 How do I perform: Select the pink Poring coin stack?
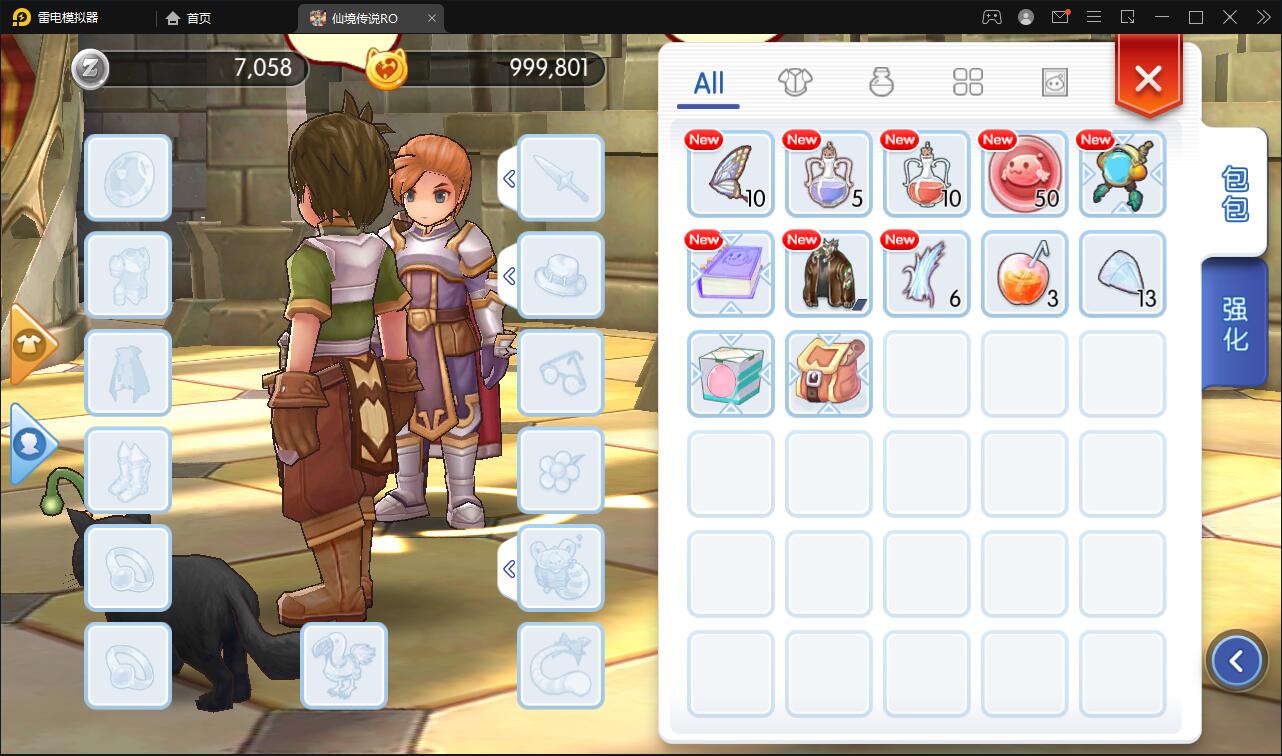(x=1025, y=174)
